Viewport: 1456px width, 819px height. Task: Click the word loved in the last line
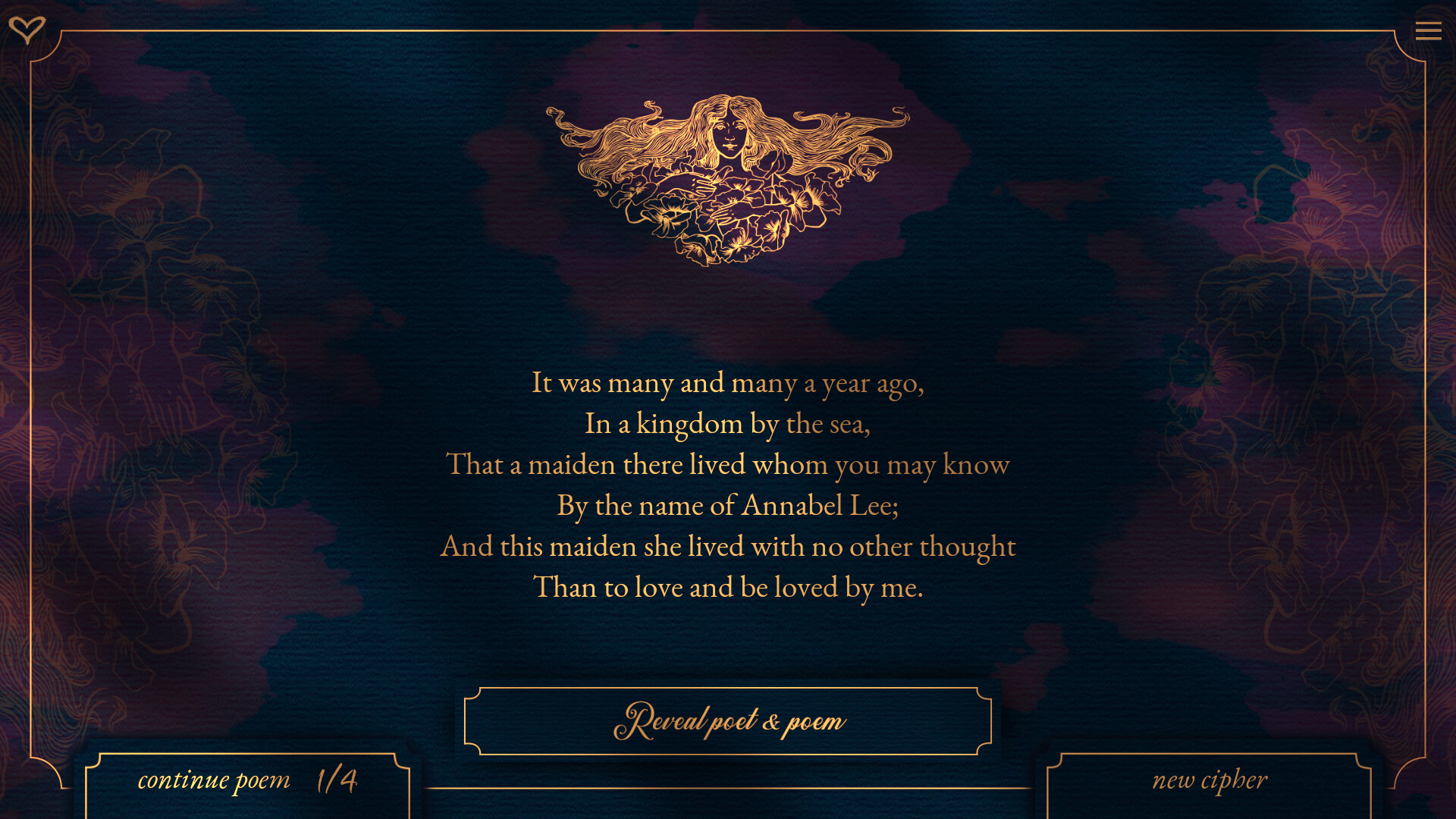coord(806,586)
